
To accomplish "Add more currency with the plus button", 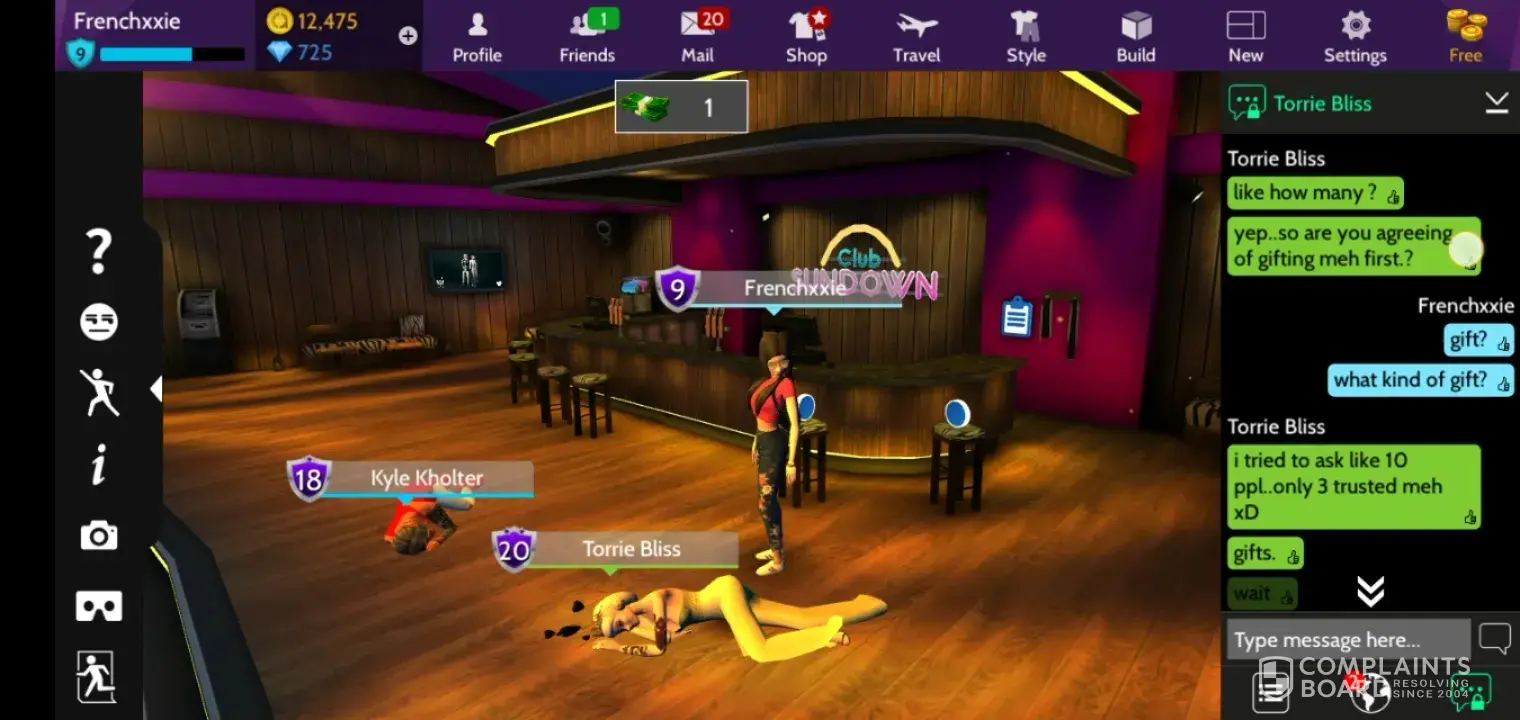I will coord(408,36).
